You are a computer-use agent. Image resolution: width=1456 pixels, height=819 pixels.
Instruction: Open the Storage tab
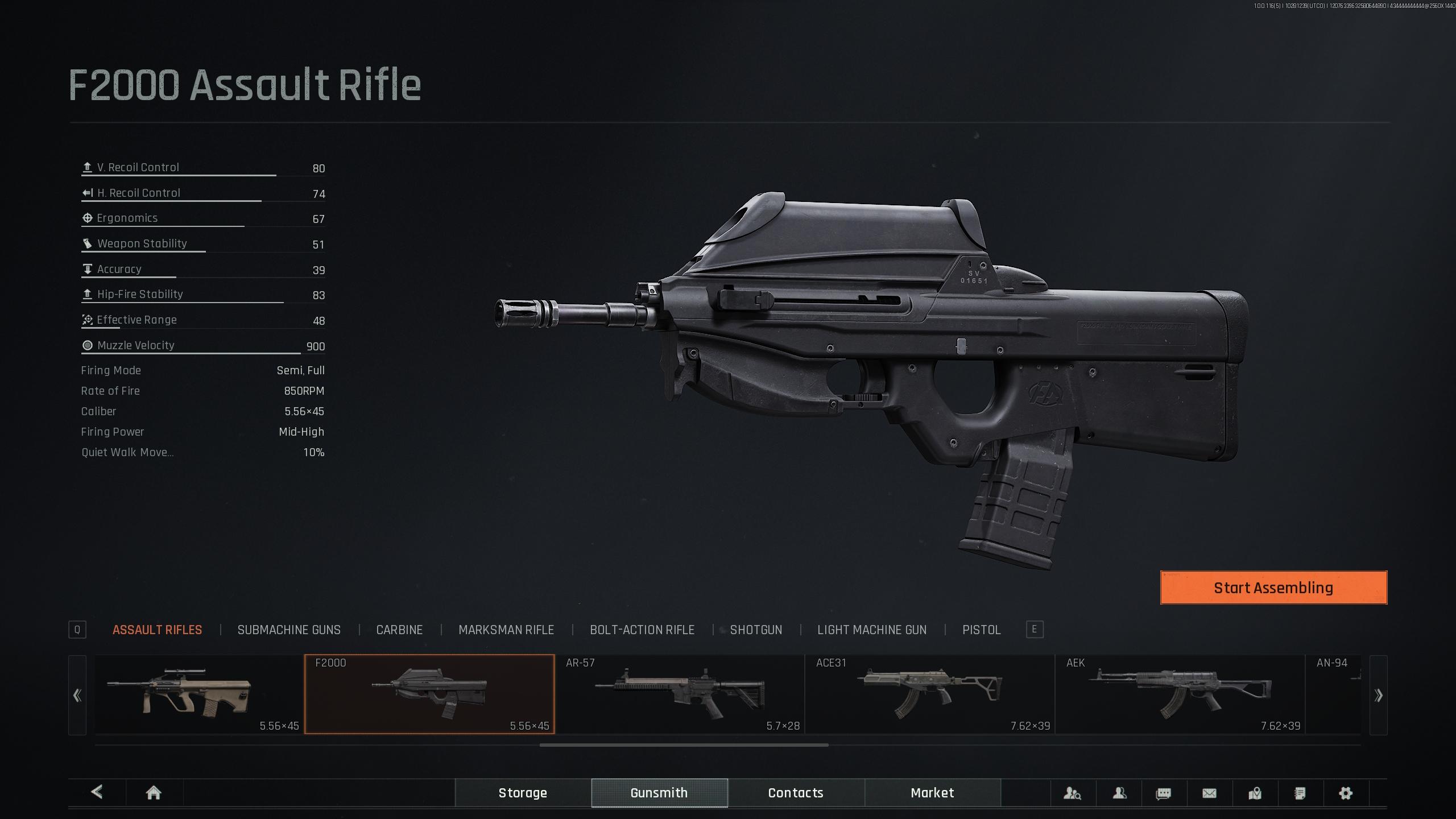(523, 793)
